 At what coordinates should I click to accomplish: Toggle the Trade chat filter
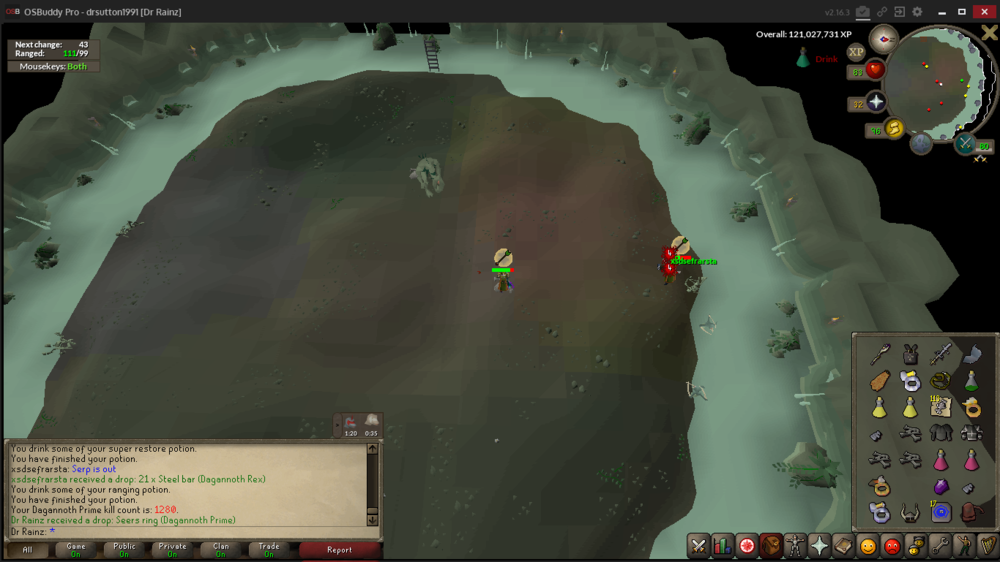coord(269,549)
